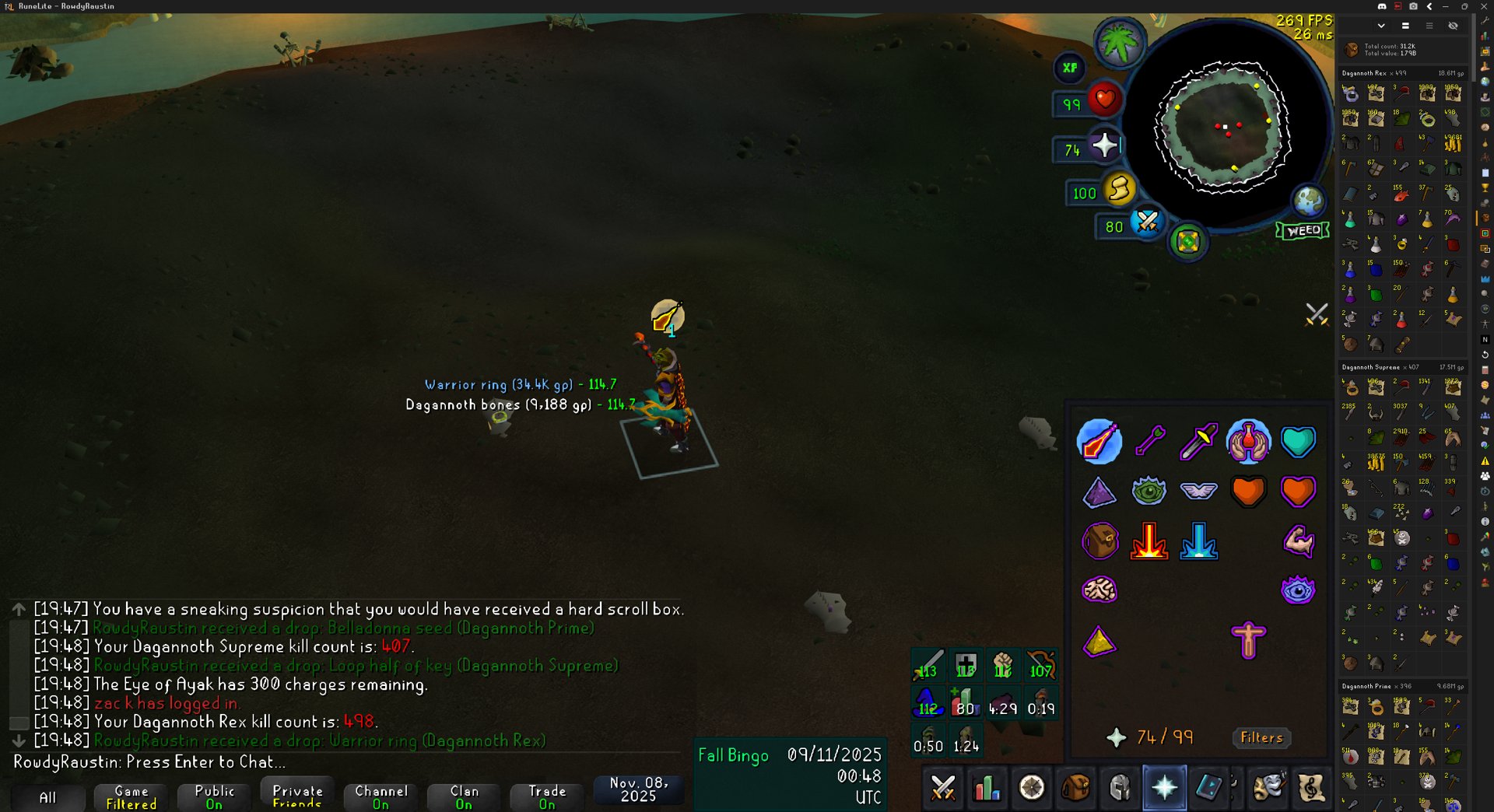Open the Combat Options tab
The image size is (1494, 812).
tap(943, 788)
